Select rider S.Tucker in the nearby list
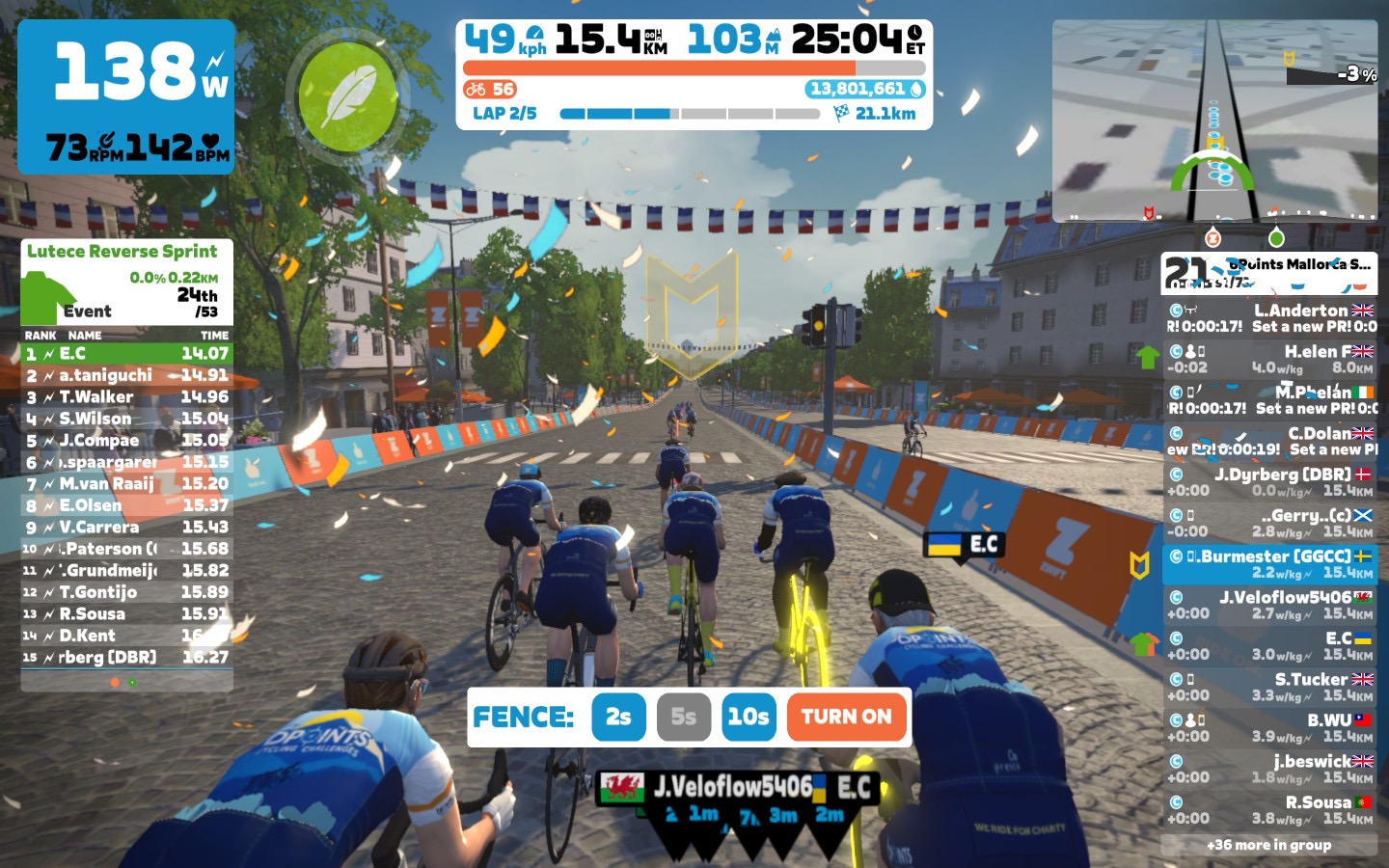The image size is (1389, 868). coord(1269,687)
